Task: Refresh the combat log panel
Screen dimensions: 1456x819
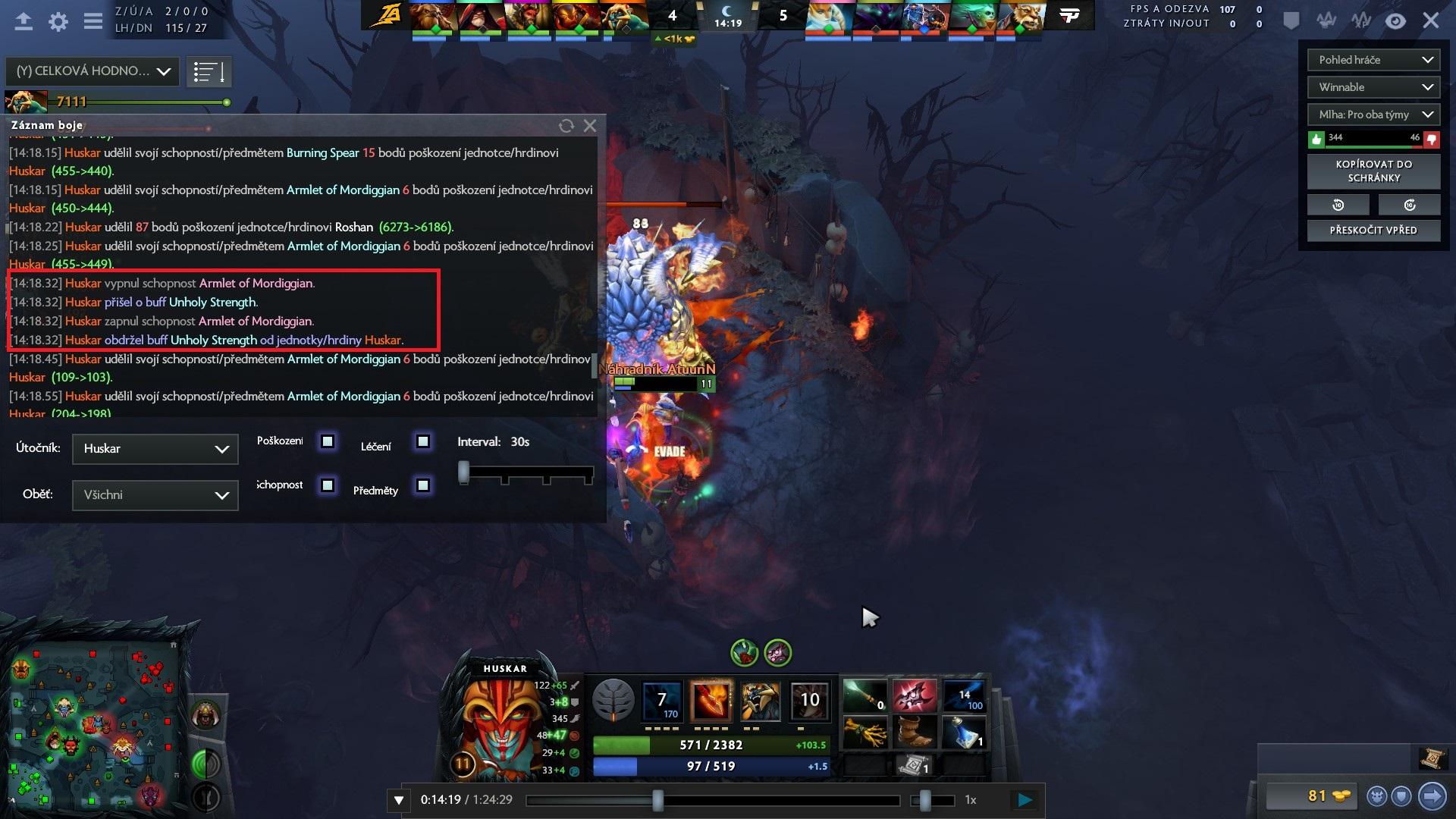Action: tap(566, 126)
